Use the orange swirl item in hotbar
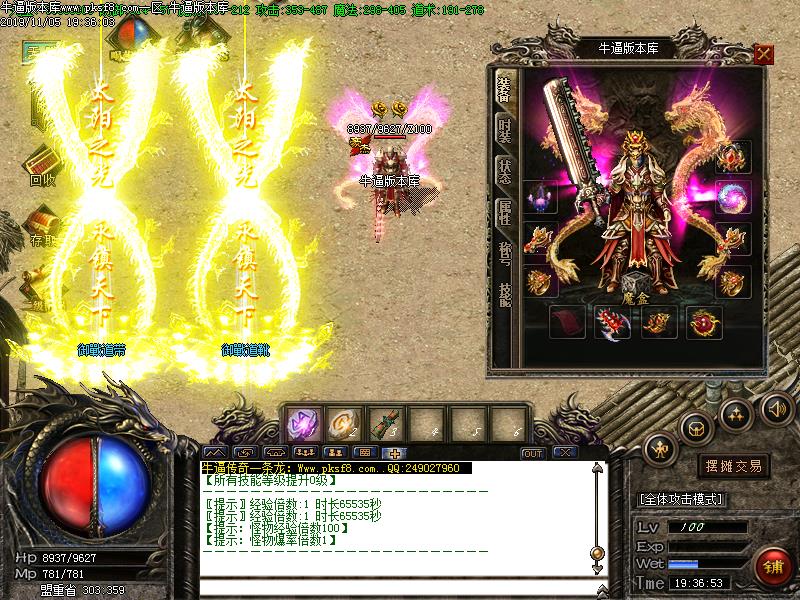Image resolution: width=800 pixels, height=600 pixels. pos(345,424)
